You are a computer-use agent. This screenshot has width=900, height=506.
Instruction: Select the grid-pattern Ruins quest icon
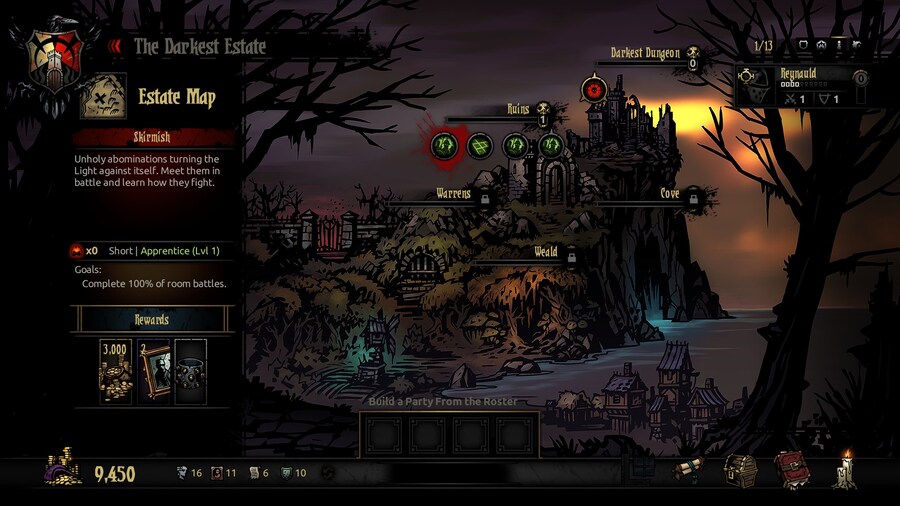click(x=480, y=146)
